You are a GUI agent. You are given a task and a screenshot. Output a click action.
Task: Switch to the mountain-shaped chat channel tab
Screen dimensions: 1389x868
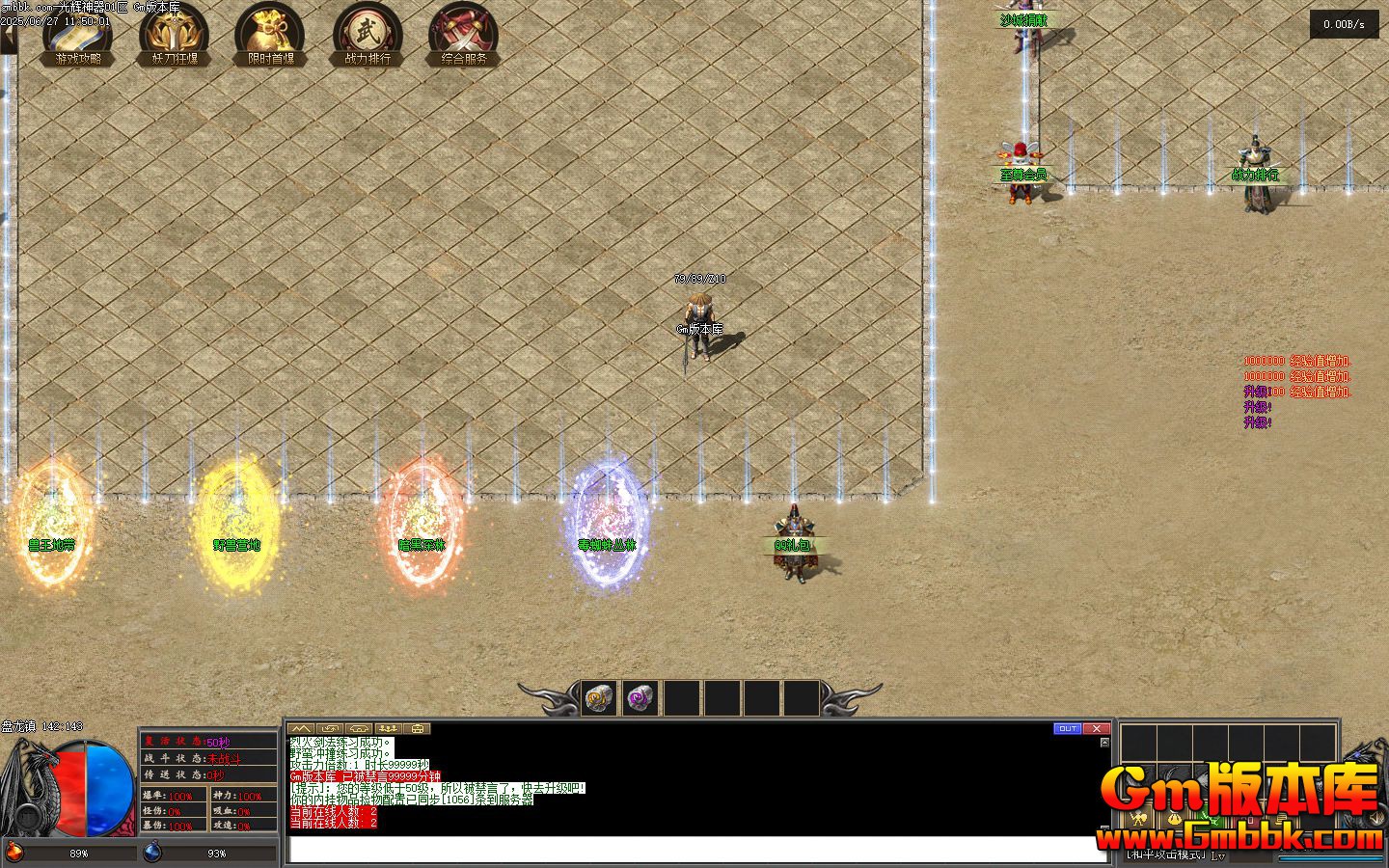point(301,728)
